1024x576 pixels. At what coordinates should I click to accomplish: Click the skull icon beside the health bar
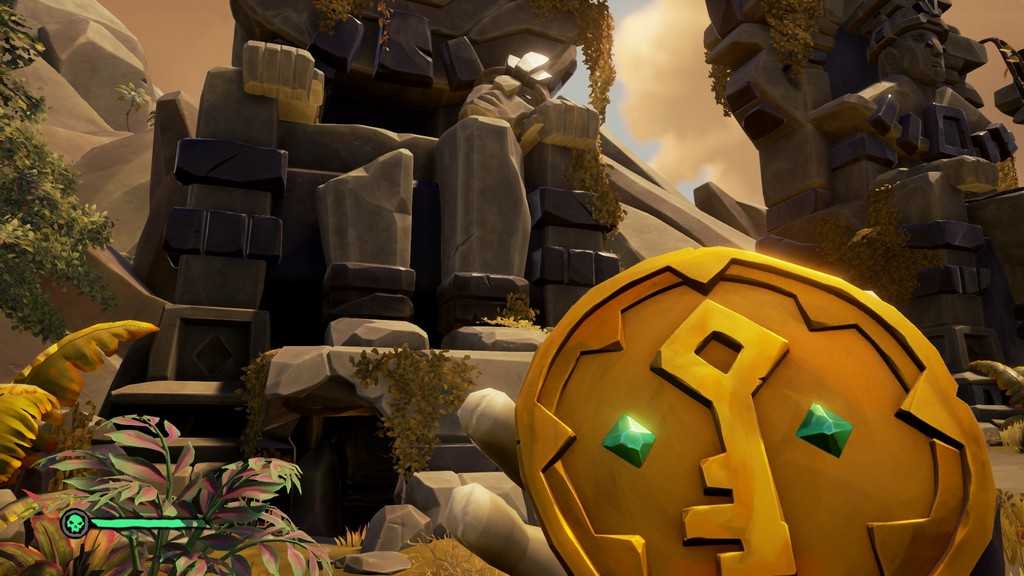point(75,523)
